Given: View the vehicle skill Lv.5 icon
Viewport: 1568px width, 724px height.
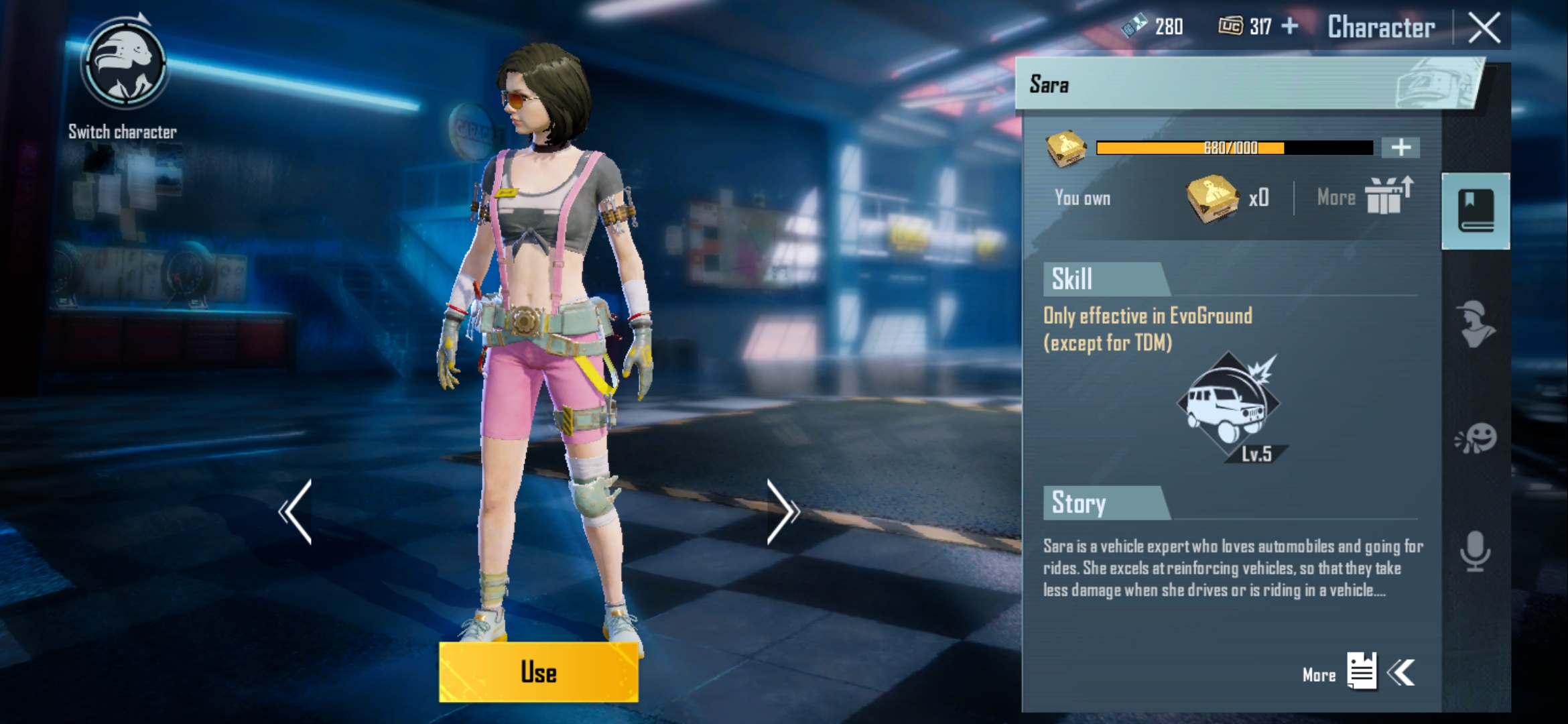Looking at the screenshot, I should coord(1229,406).
